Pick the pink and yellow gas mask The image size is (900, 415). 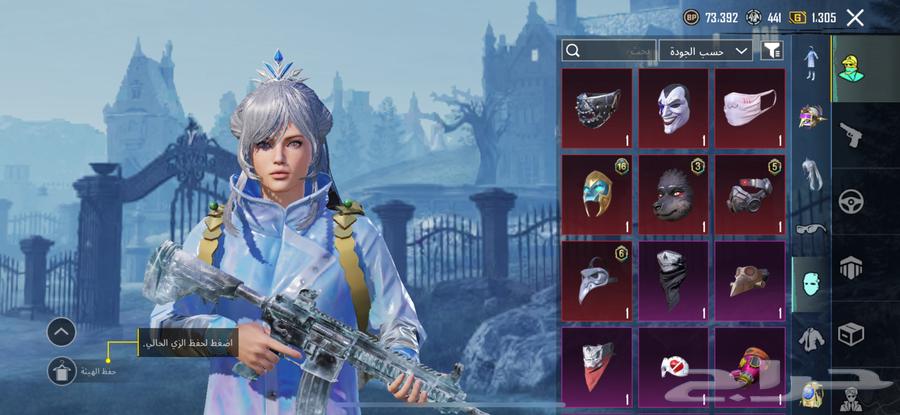click(x=750, y=365)
